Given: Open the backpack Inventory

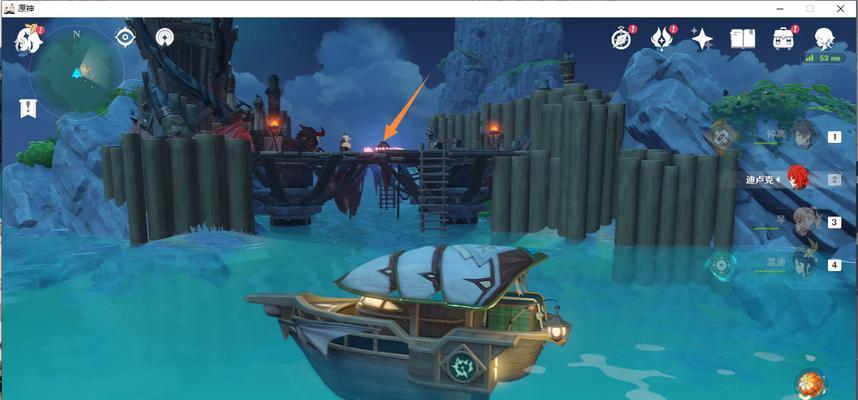Looking at the screenshot, I should [783, 39].
